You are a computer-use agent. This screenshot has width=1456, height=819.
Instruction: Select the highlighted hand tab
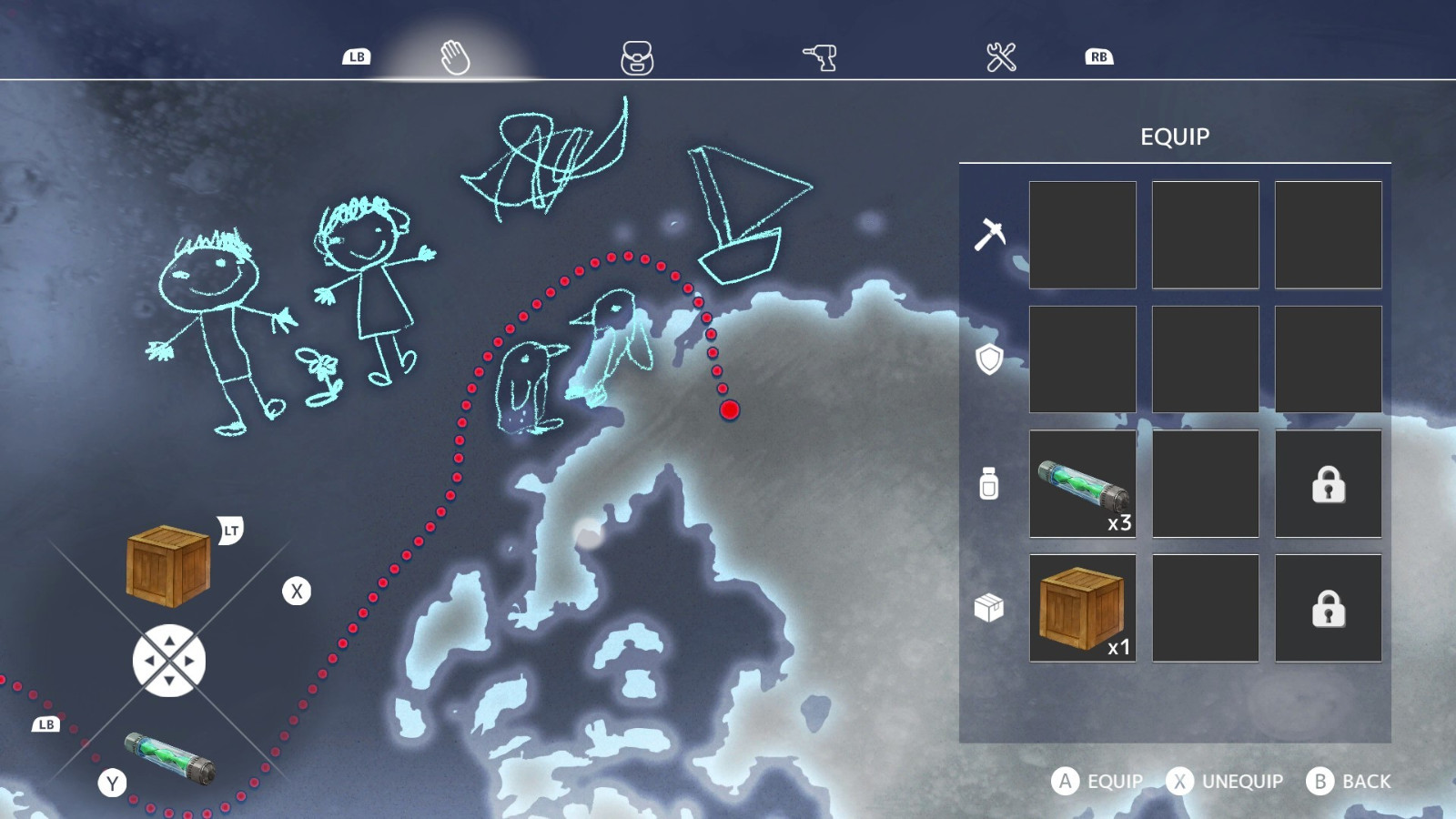pyautogui.click(x=456, y=56)
